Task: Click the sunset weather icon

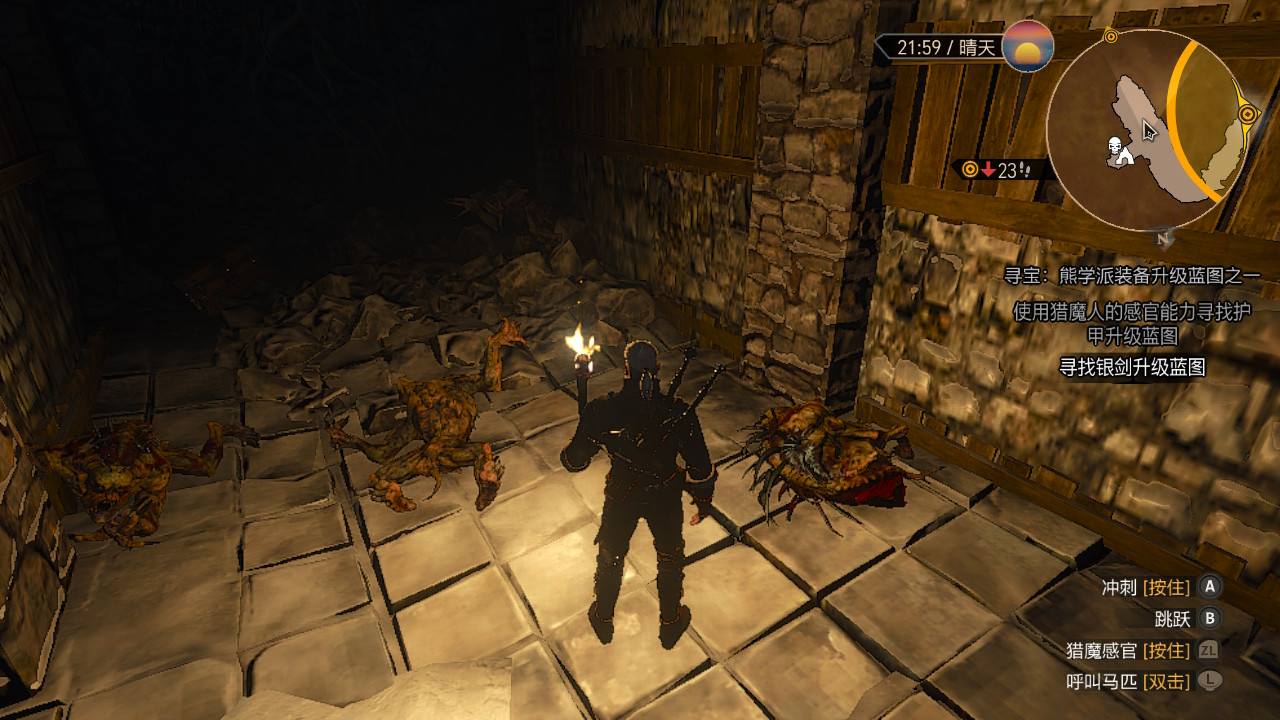Action: pyautogui.click(x=1027, y=46)
